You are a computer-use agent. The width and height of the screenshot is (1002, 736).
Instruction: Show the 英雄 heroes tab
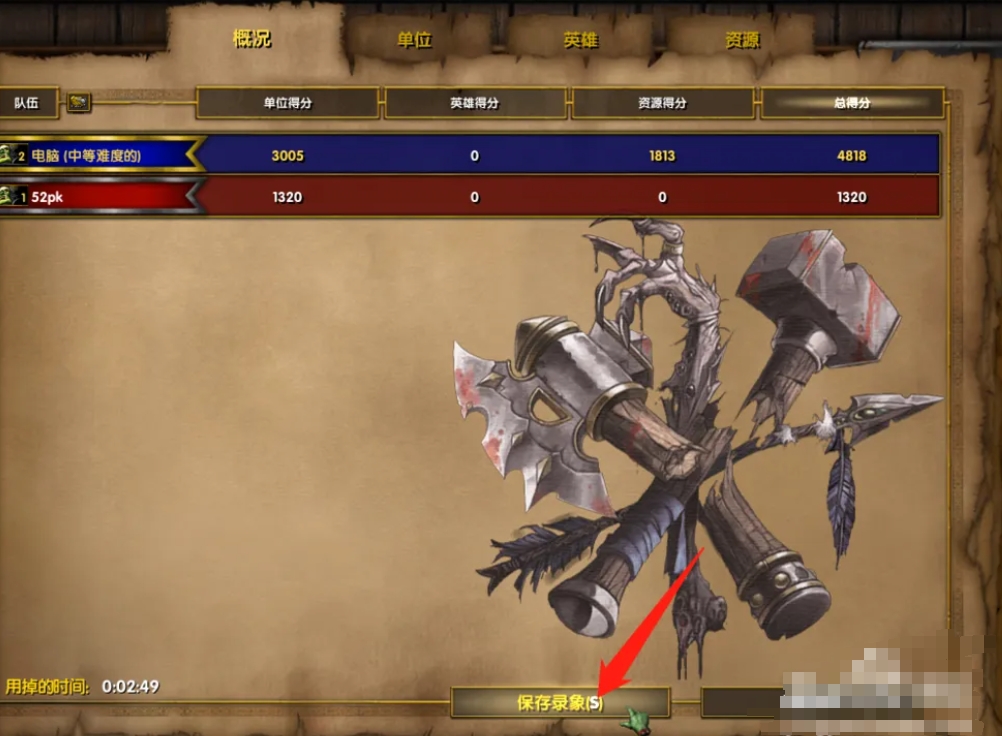tap(579, 40)
